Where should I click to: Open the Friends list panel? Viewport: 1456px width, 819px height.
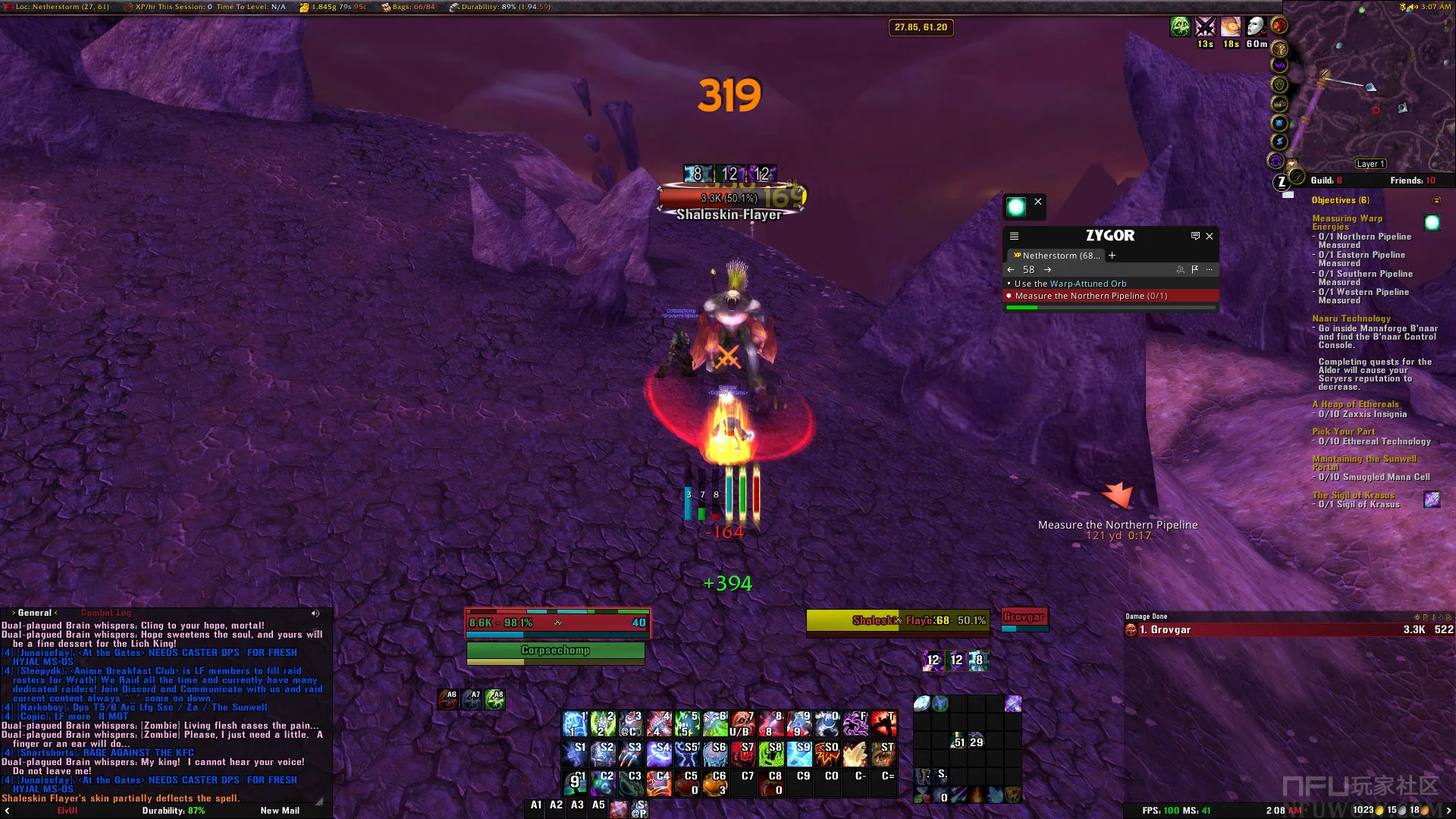coord(1412,180)
